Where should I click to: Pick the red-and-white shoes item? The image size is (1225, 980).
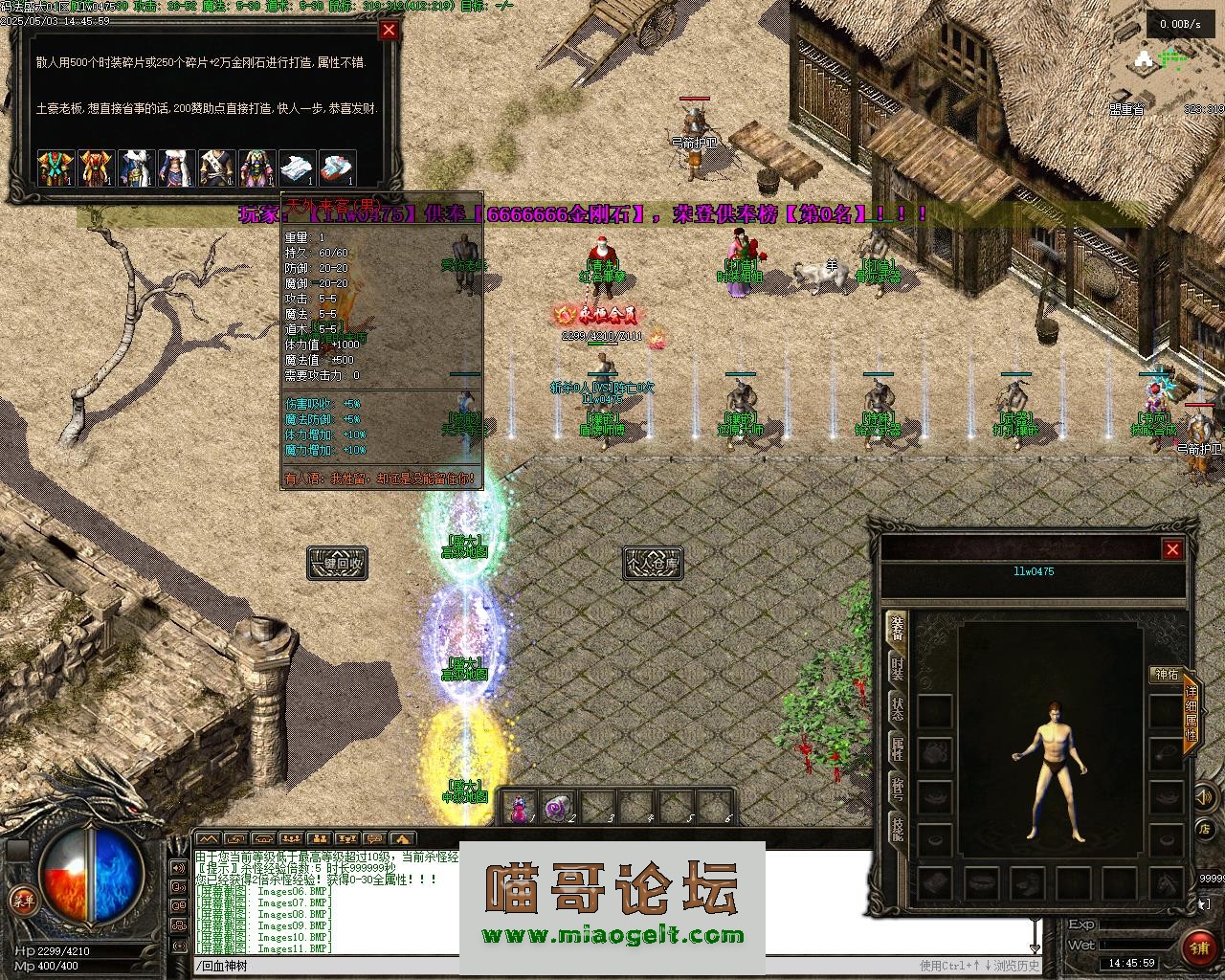[337, 167]
